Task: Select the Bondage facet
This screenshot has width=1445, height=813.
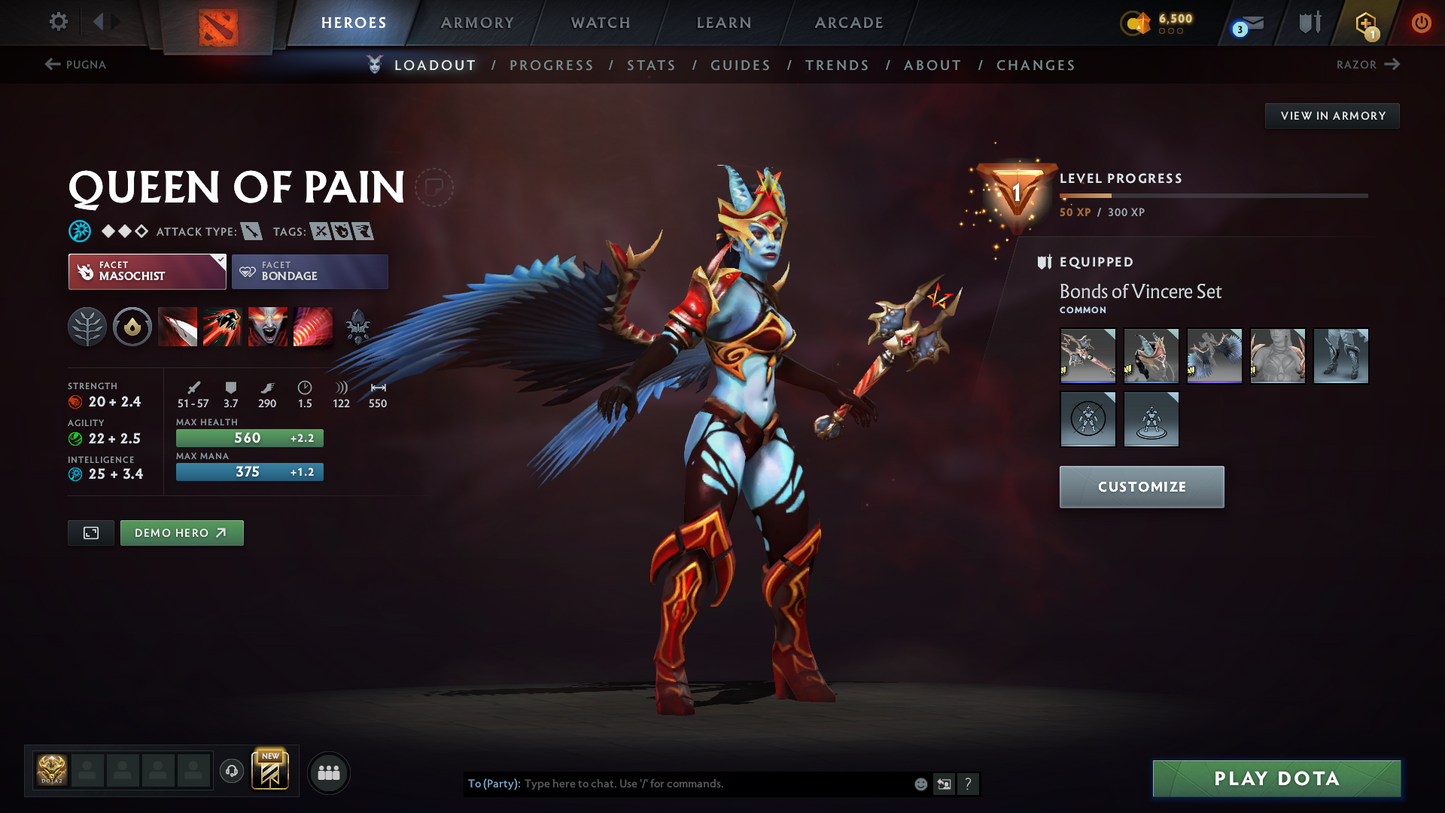Action: tap(310, 271)
